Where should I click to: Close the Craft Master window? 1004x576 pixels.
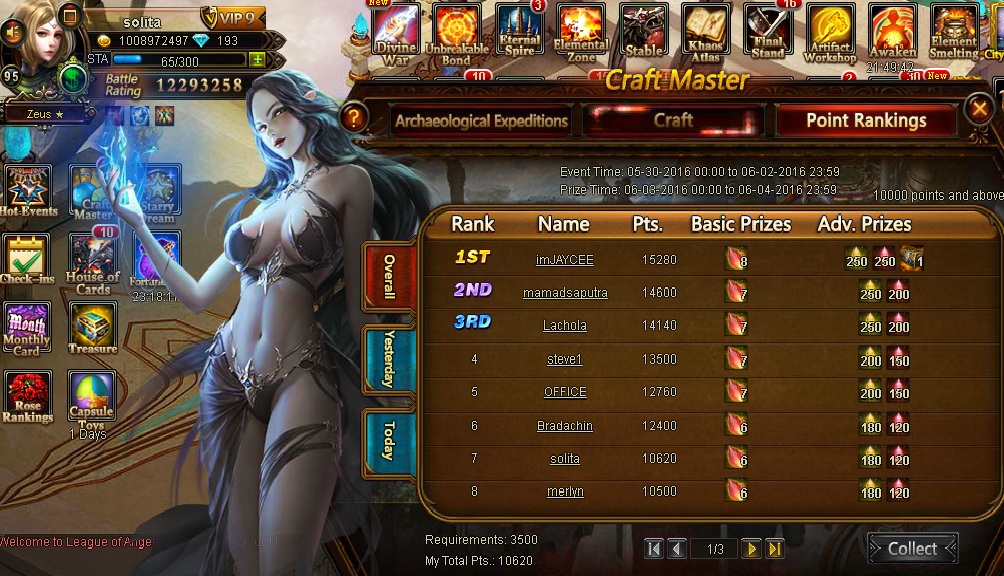coord(981,109)
